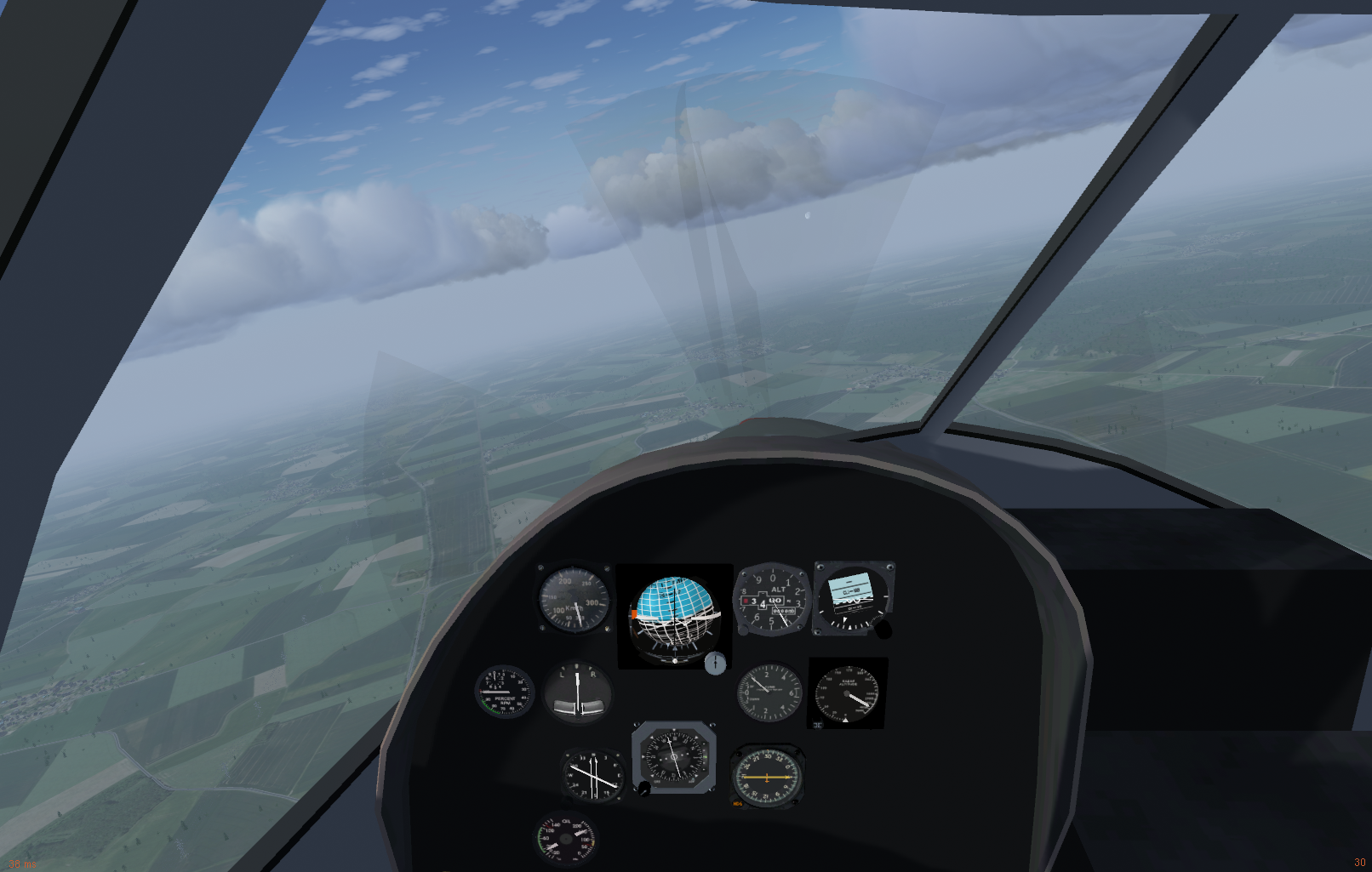Adjust the black knob on the course indicator
This screenshot has height=872, width=1372.
coord(644,789)
